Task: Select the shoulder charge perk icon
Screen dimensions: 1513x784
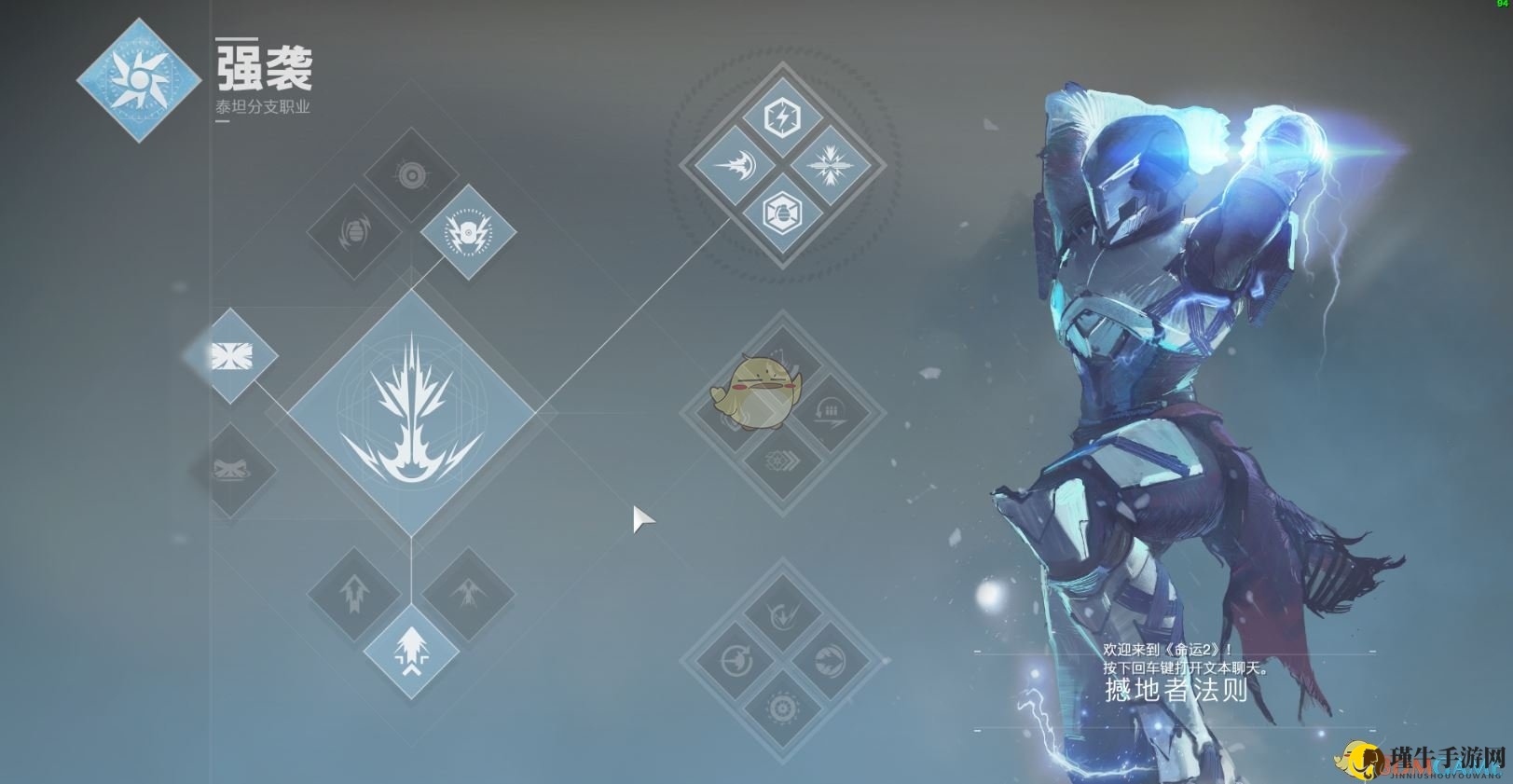Action: pyautogui.click(x=735, y=167)
